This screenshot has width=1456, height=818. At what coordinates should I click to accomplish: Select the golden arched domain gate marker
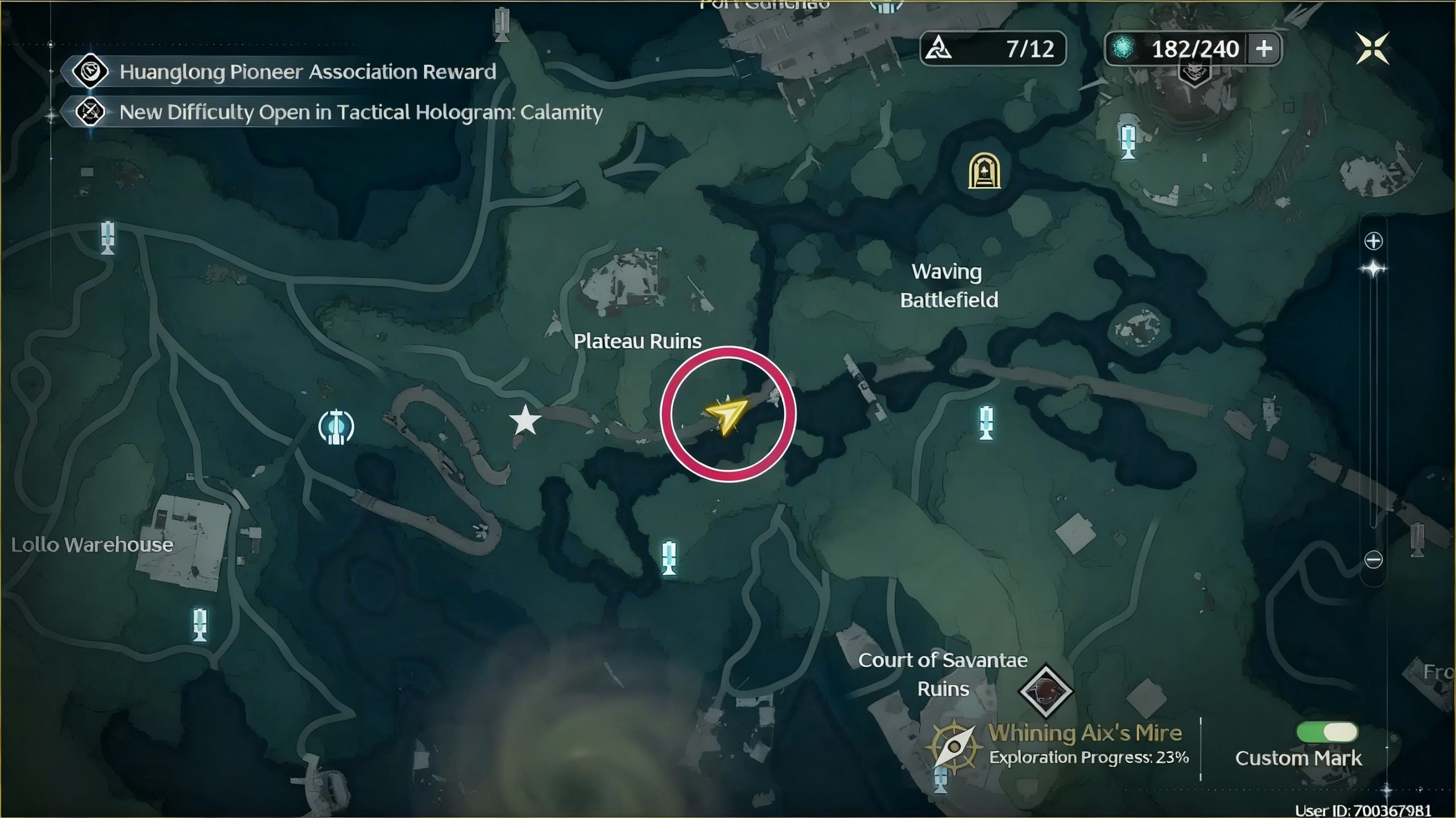point(984,171)
